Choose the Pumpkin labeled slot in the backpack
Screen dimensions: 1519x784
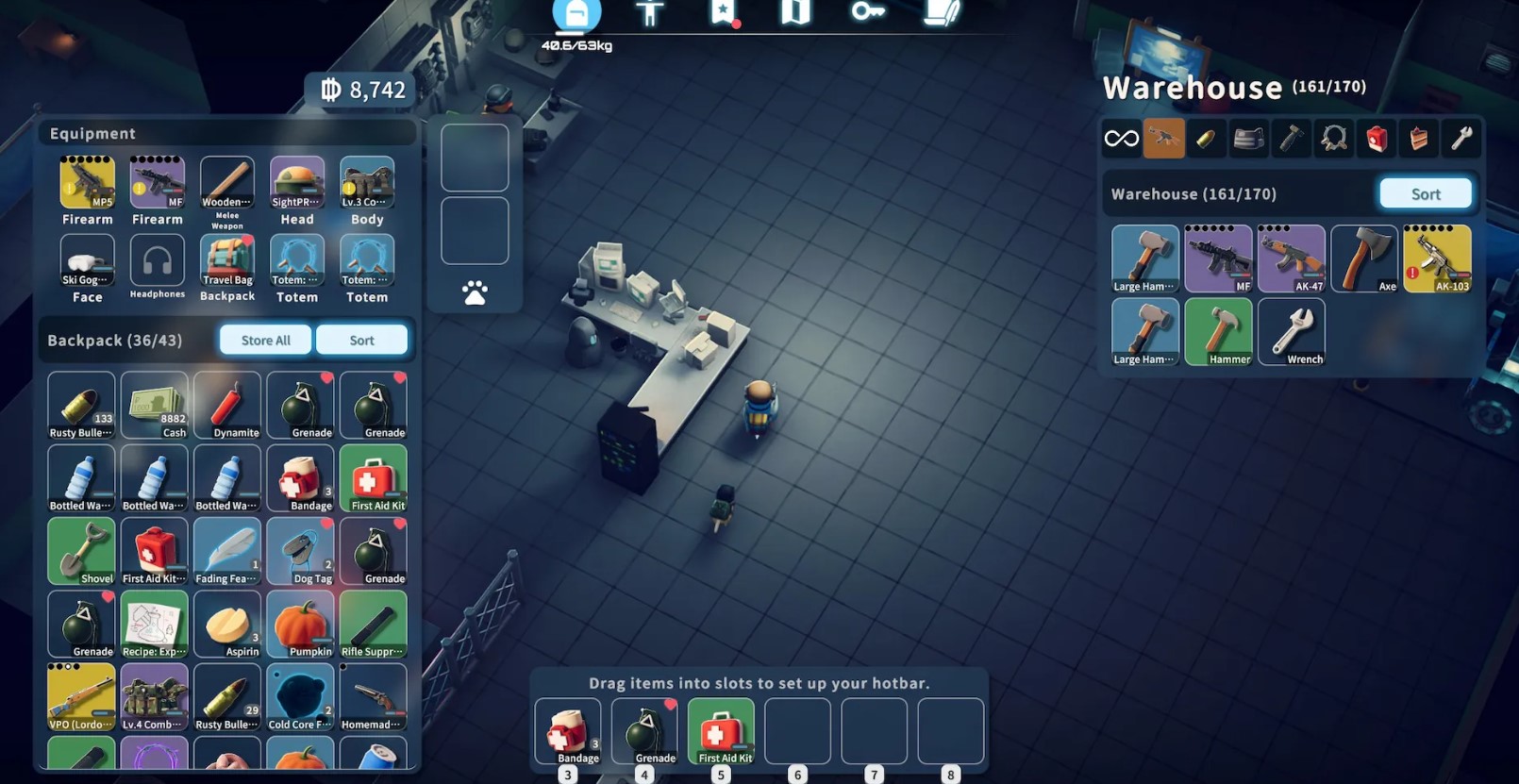300,625
